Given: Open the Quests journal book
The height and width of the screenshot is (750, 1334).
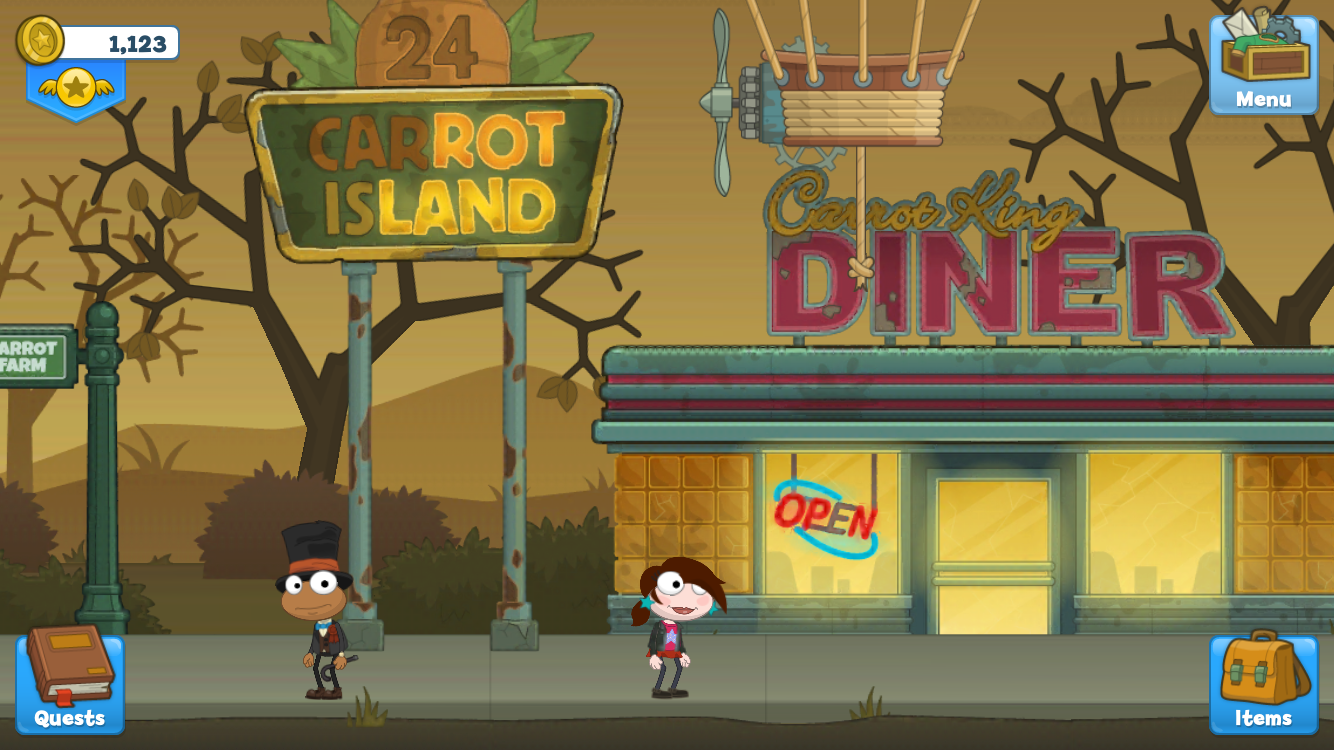Looking at the screenshot, I should click(x=69, y=680).
